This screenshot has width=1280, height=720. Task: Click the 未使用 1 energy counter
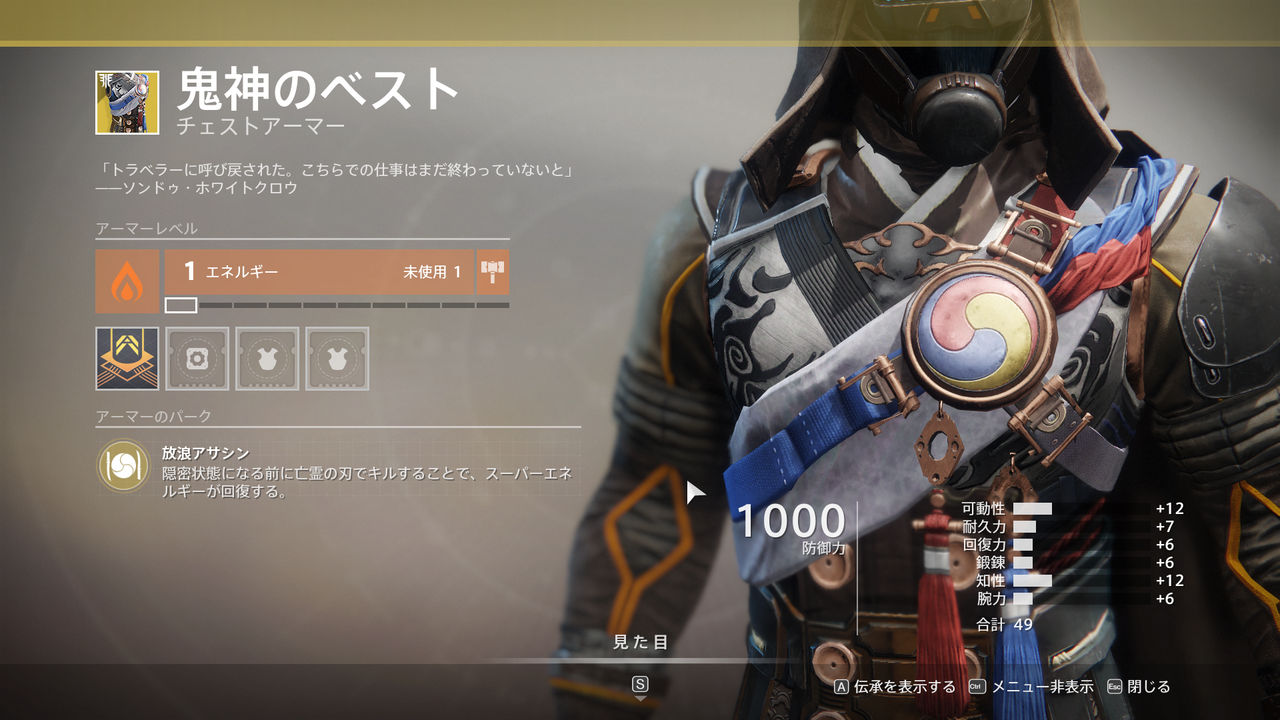[x=432, y=271]
